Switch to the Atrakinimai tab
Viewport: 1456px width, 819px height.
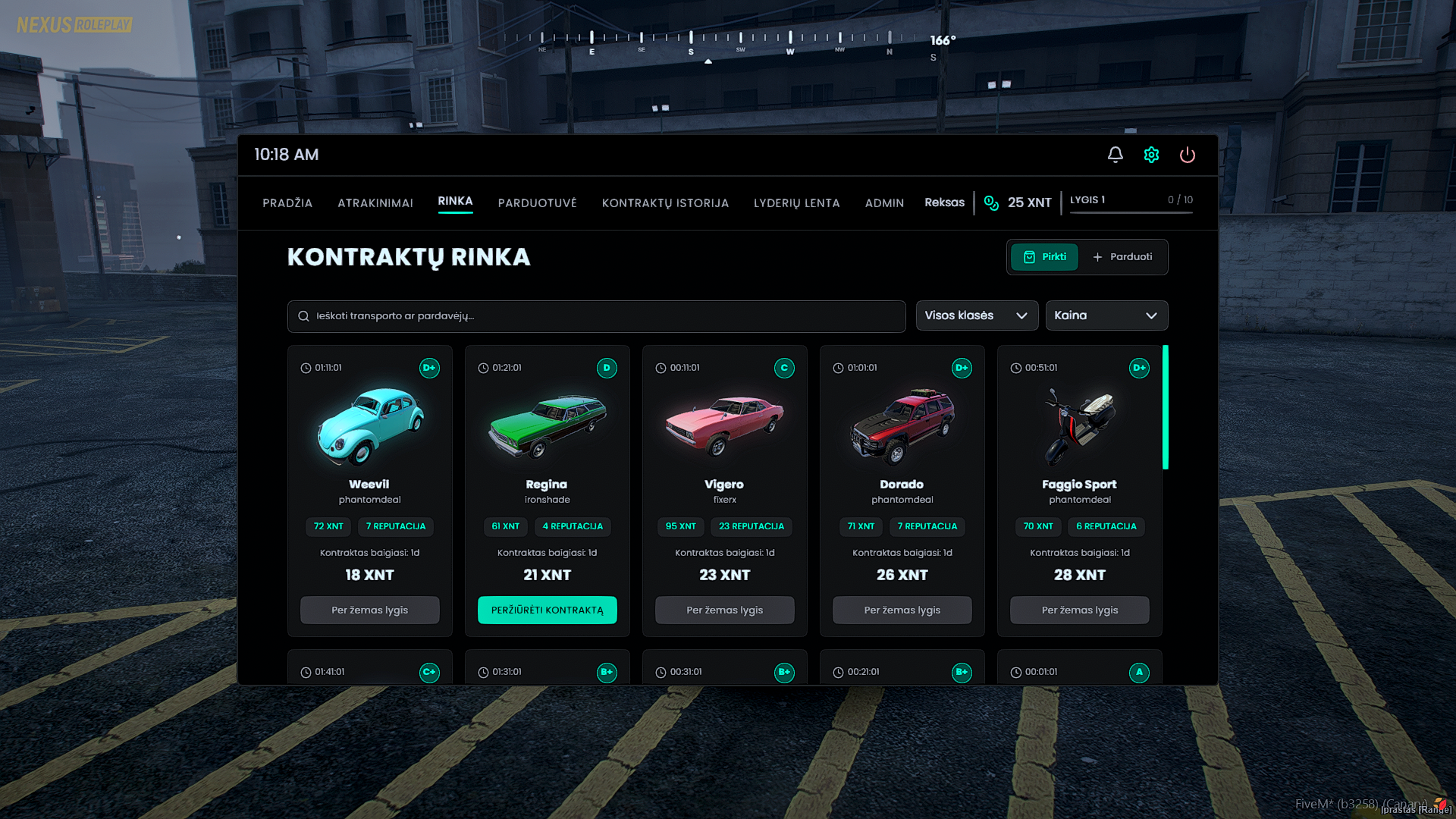pyautogui.click(x=375, y=203)
